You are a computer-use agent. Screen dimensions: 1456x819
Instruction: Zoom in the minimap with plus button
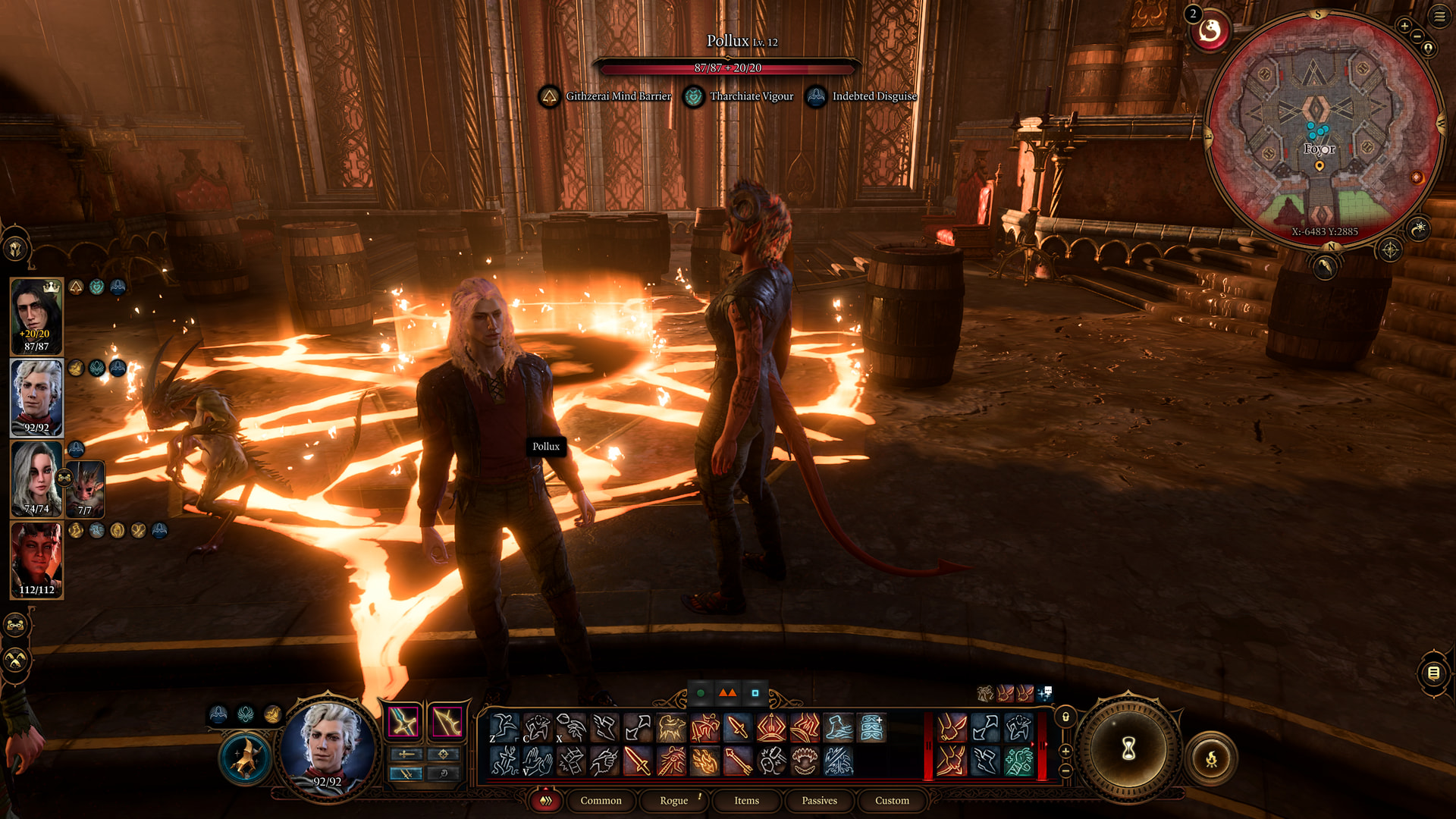(x=1404, y=27)
